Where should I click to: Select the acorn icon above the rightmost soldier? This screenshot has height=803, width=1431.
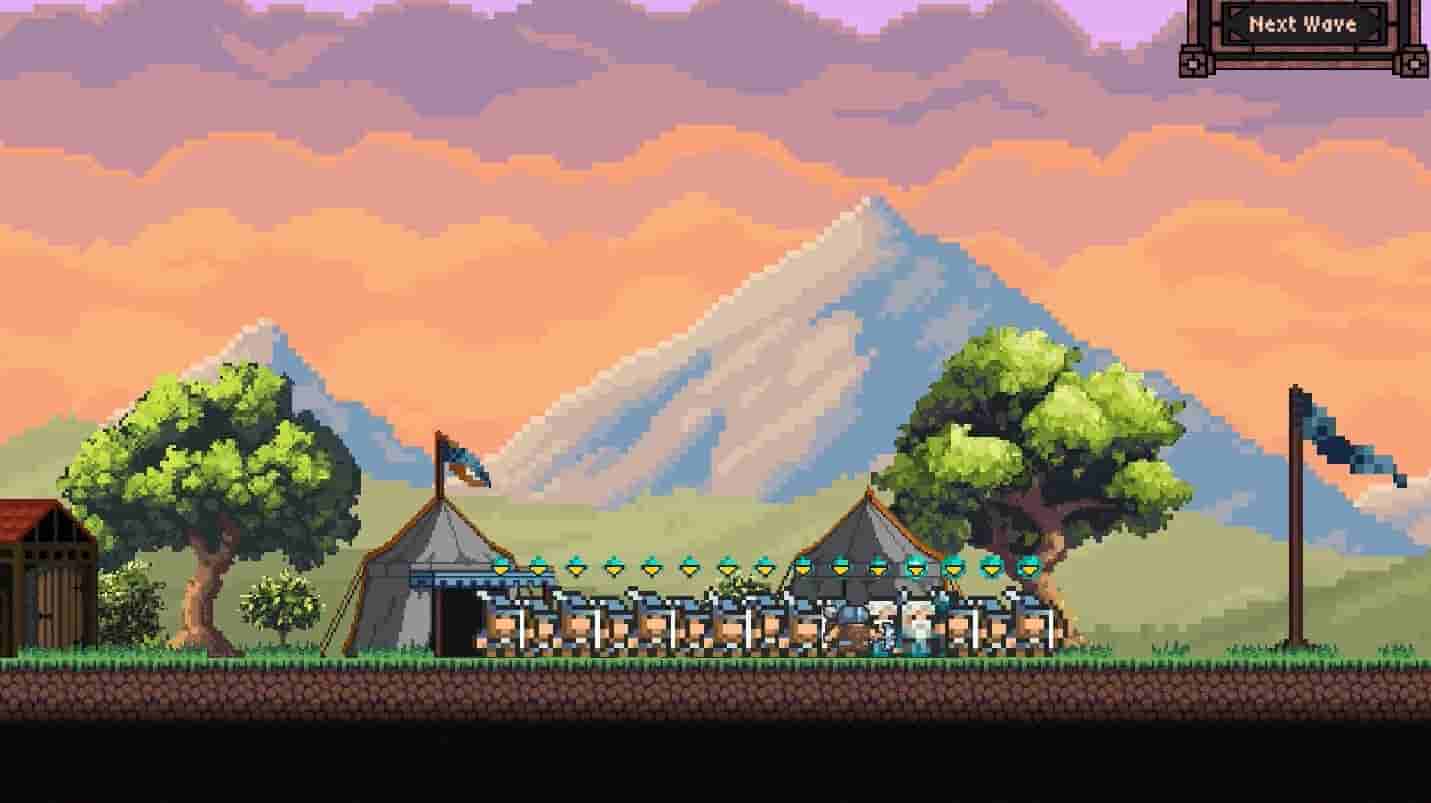tap(1027, 568)
